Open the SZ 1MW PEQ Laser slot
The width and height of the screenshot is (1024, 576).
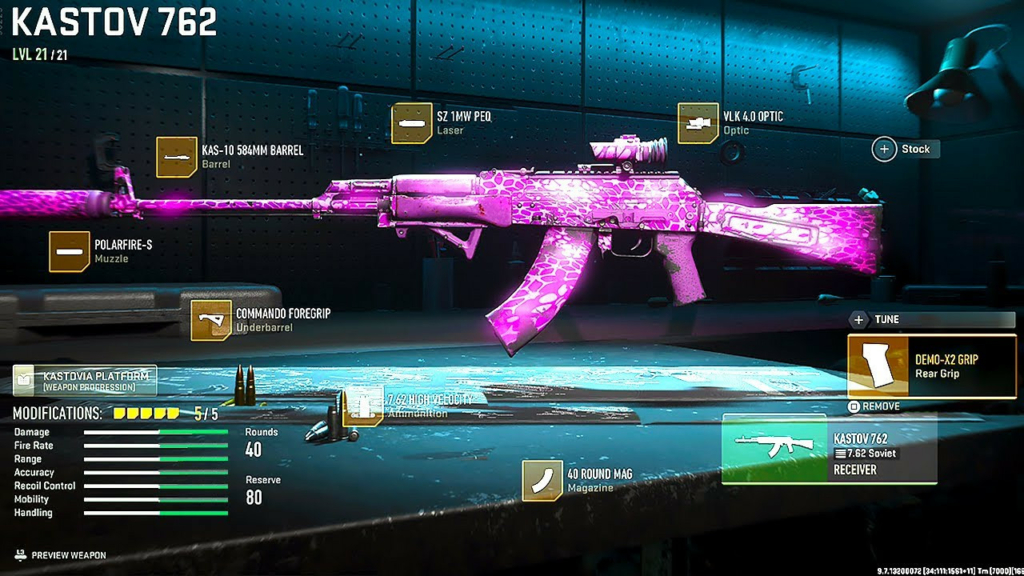(x=412, y=123)
